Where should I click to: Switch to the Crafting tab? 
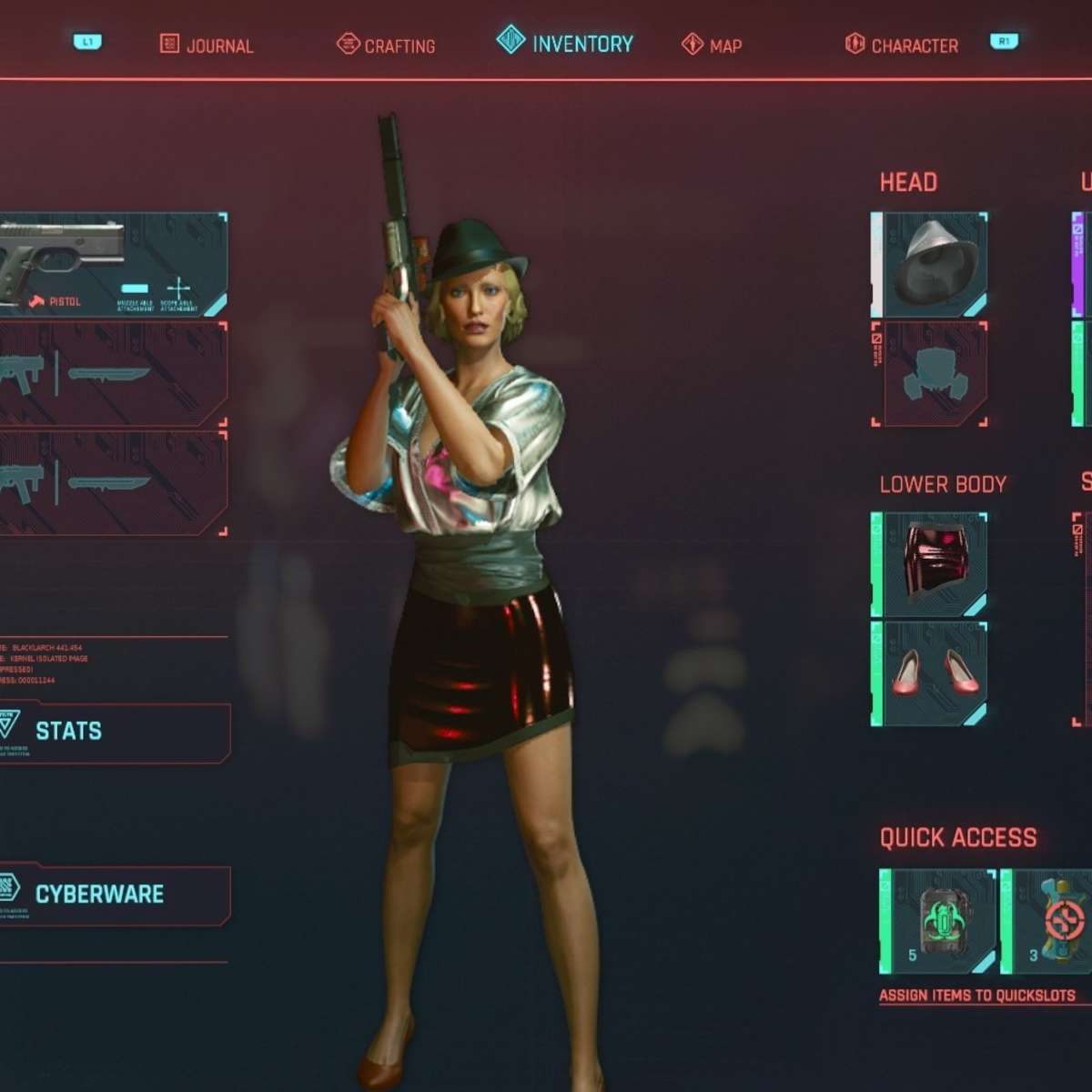(386, 45)
